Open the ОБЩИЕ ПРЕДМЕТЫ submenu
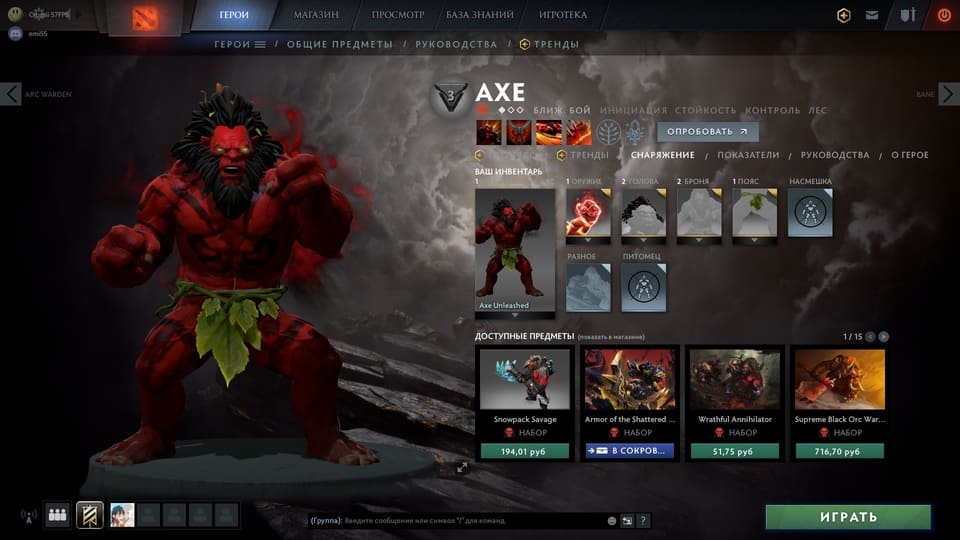The height and width of the screenshot is (540, 960). click(x=340, y=44)
